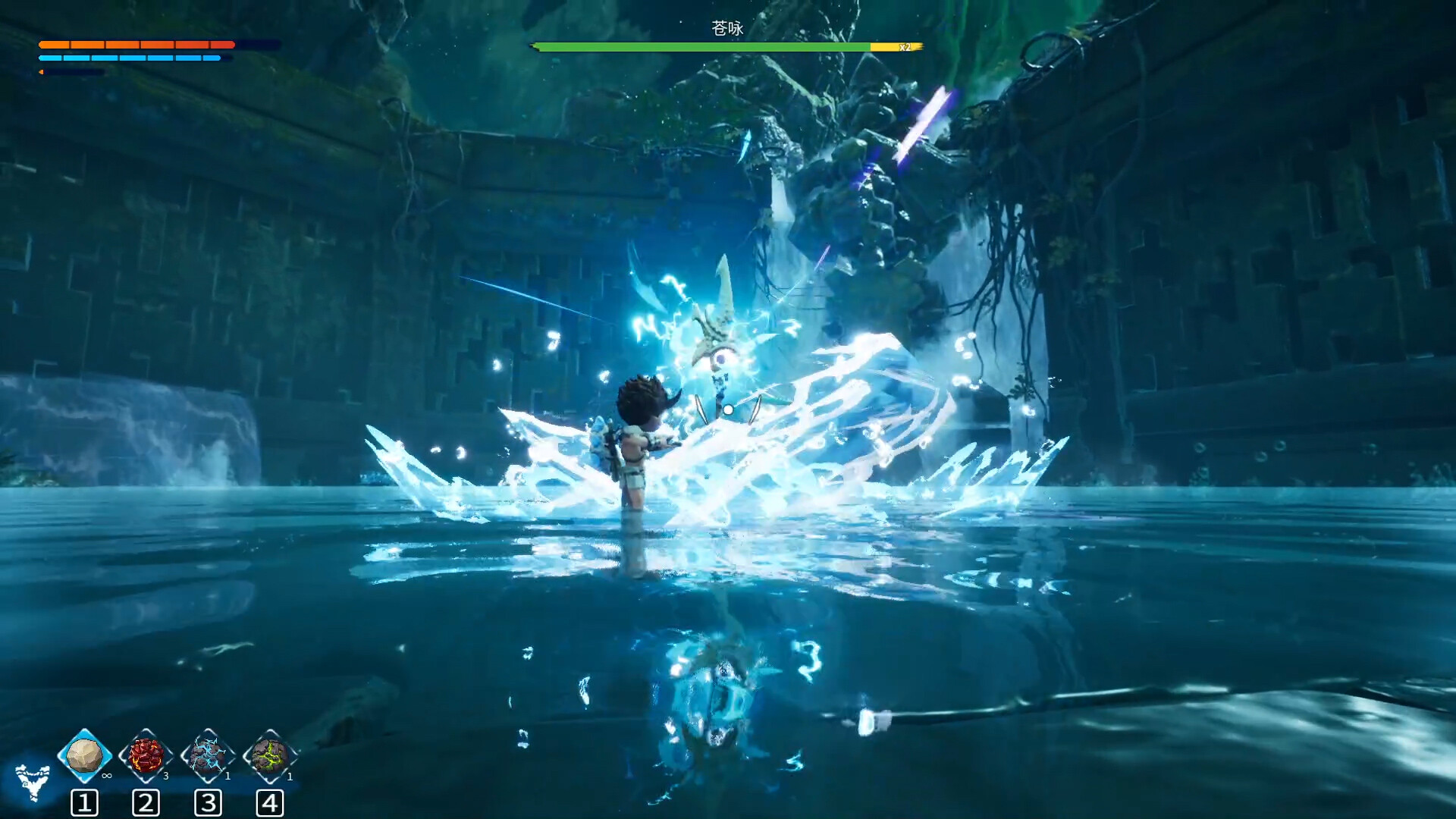The width and height of the screenshot is (1456, 819).
Task: Click the yellow x2 badge on boss health bar
Action: (902, 47)
